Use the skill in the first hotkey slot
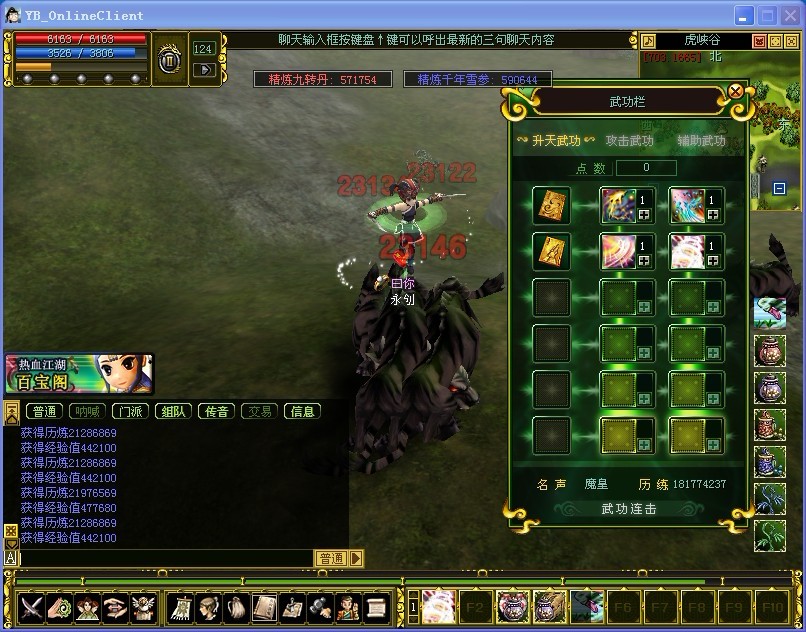 click(x=438, y=605)
